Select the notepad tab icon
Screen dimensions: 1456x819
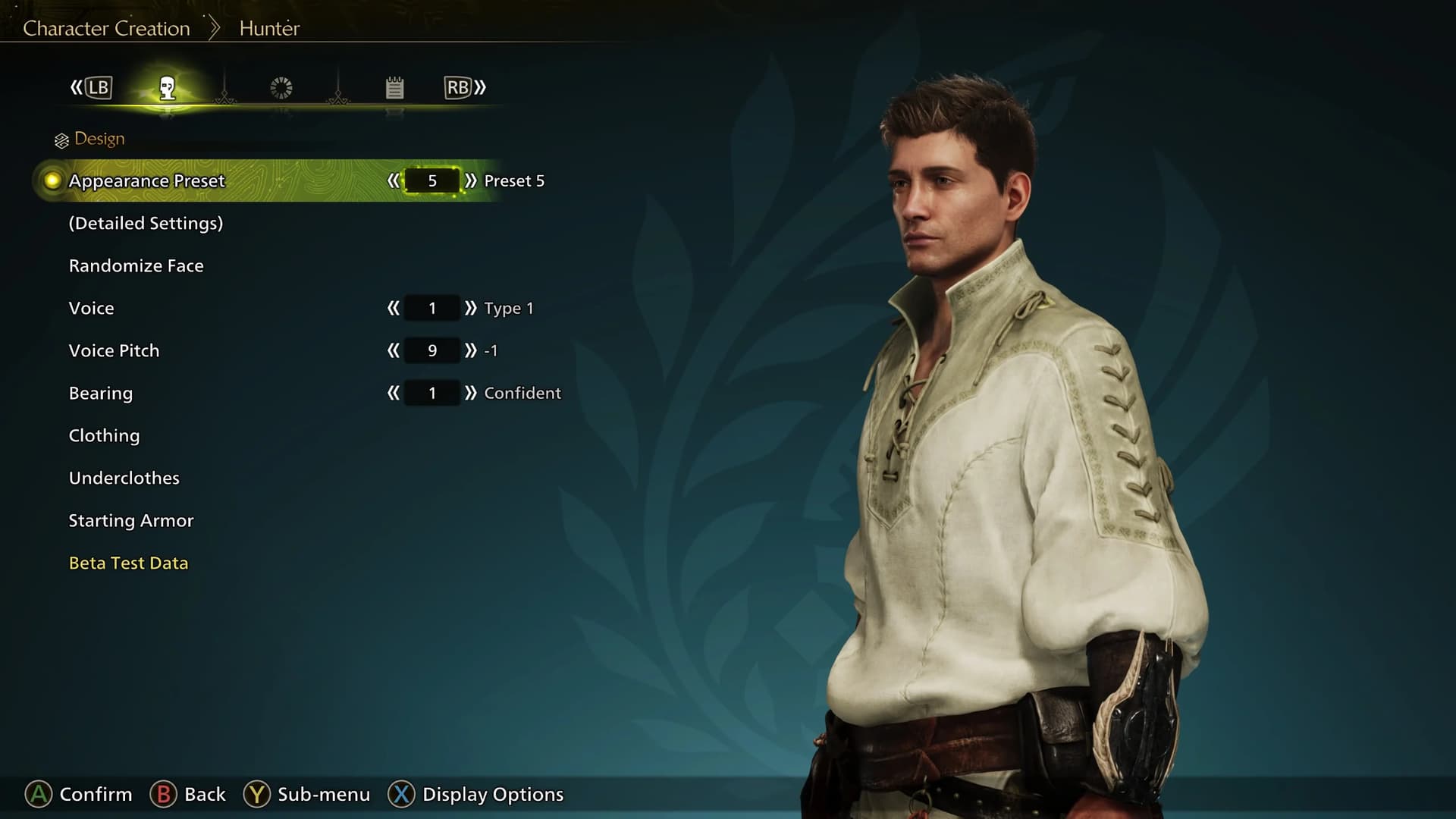pyautogui.click(x=394, y=87)
